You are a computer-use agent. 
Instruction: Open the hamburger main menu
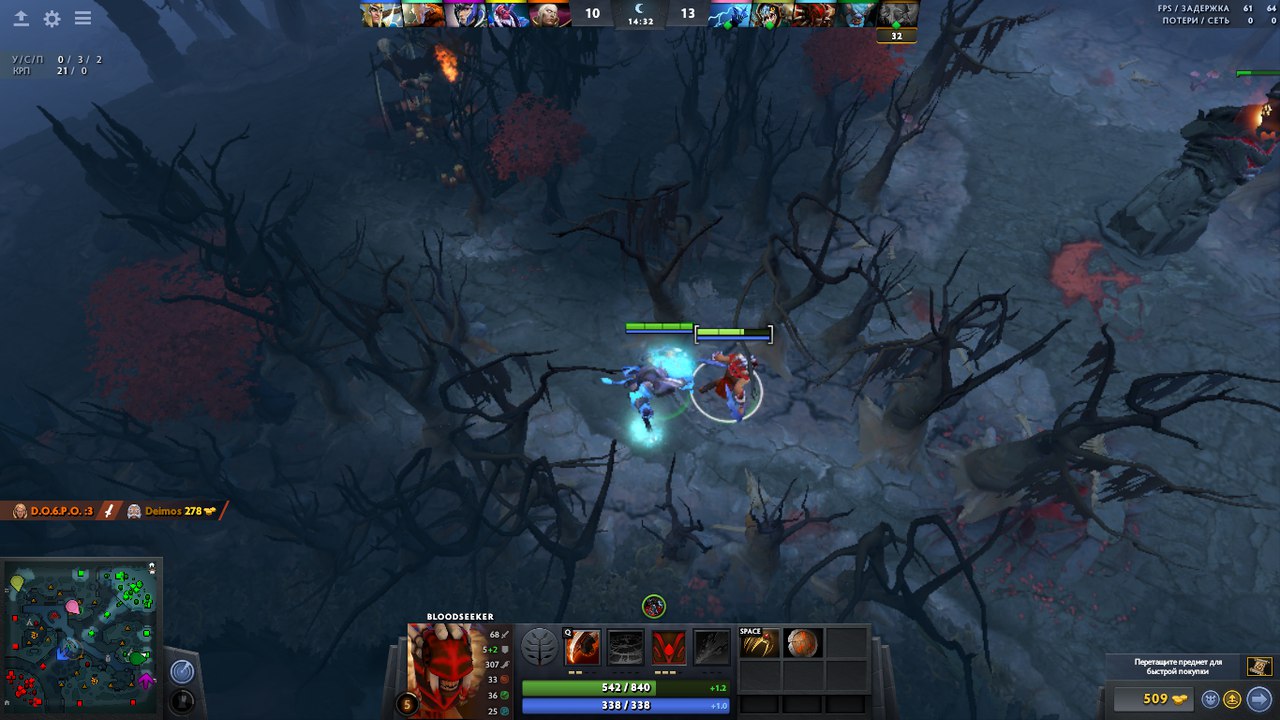(83, 19)
